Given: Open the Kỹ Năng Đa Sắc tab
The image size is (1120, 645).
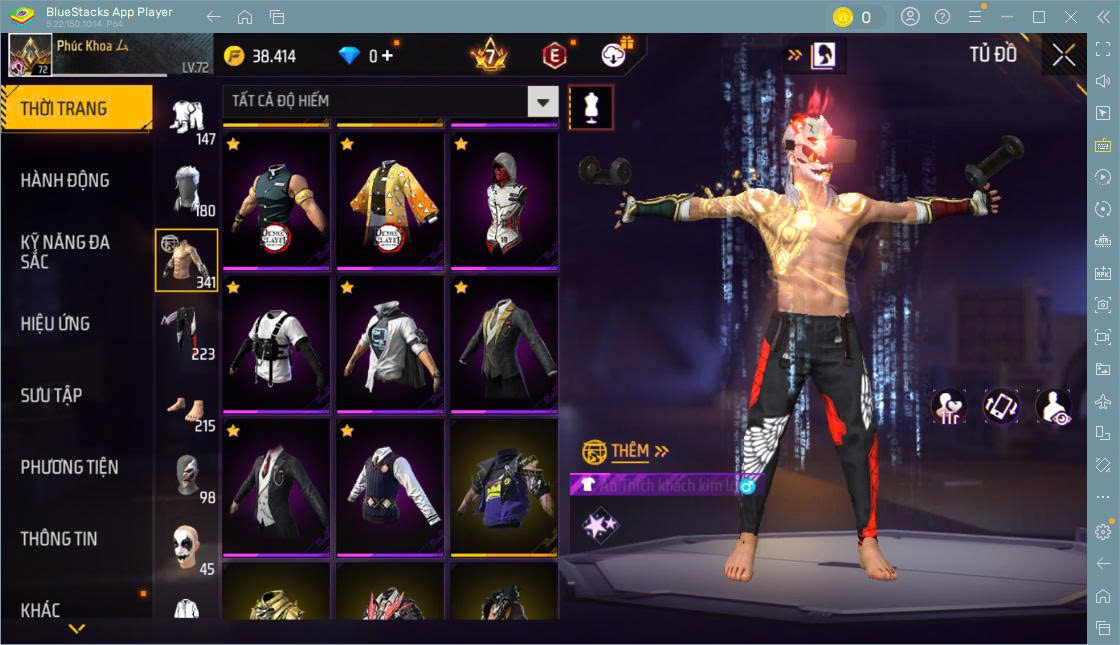Looking at the screenshot, I should [65, 252].
